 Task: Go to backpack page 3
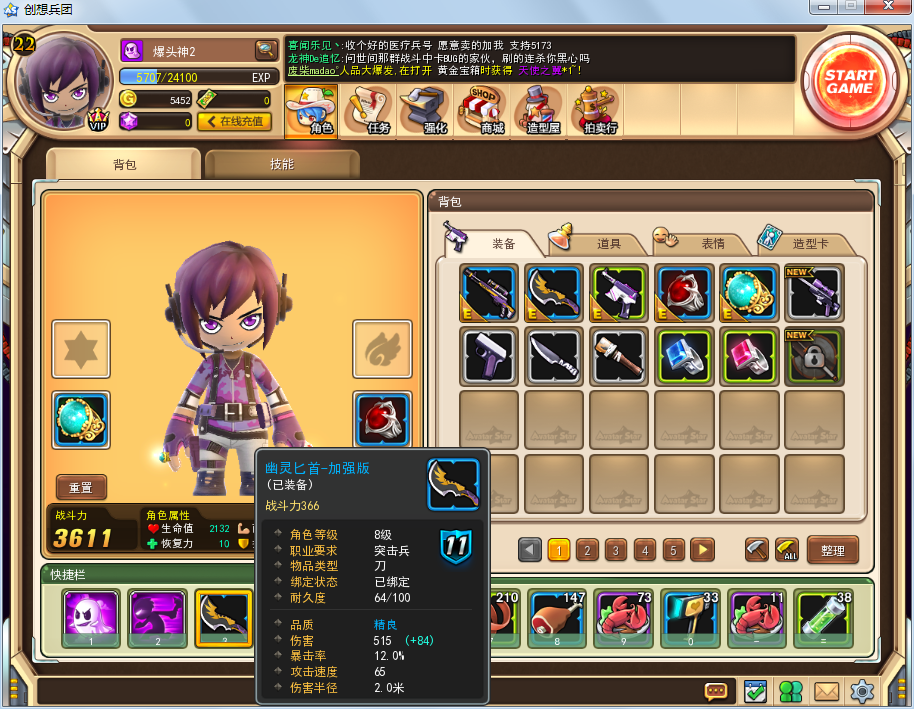point(616,550)
